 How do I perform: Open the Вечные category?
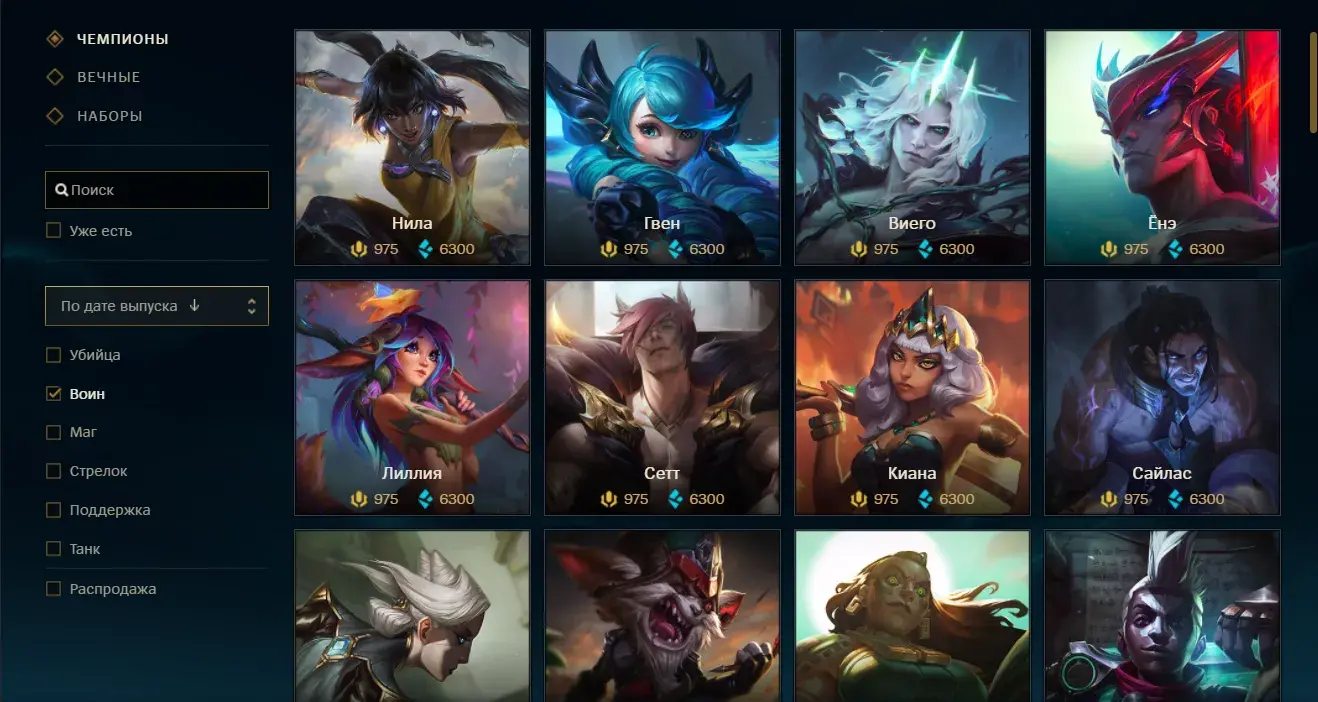point(108,78)
